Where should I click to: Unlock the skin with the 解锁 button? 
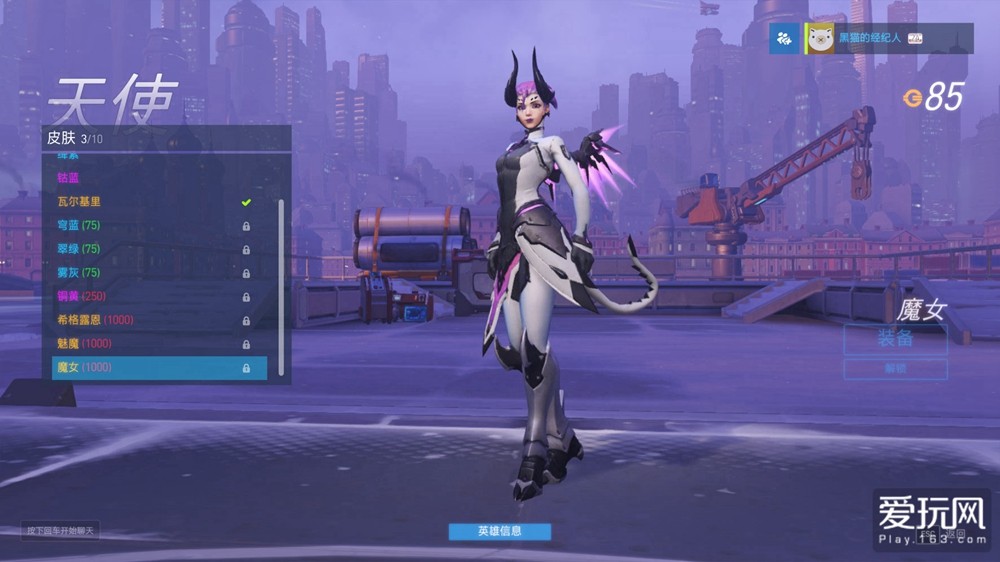tap(895, 369)
